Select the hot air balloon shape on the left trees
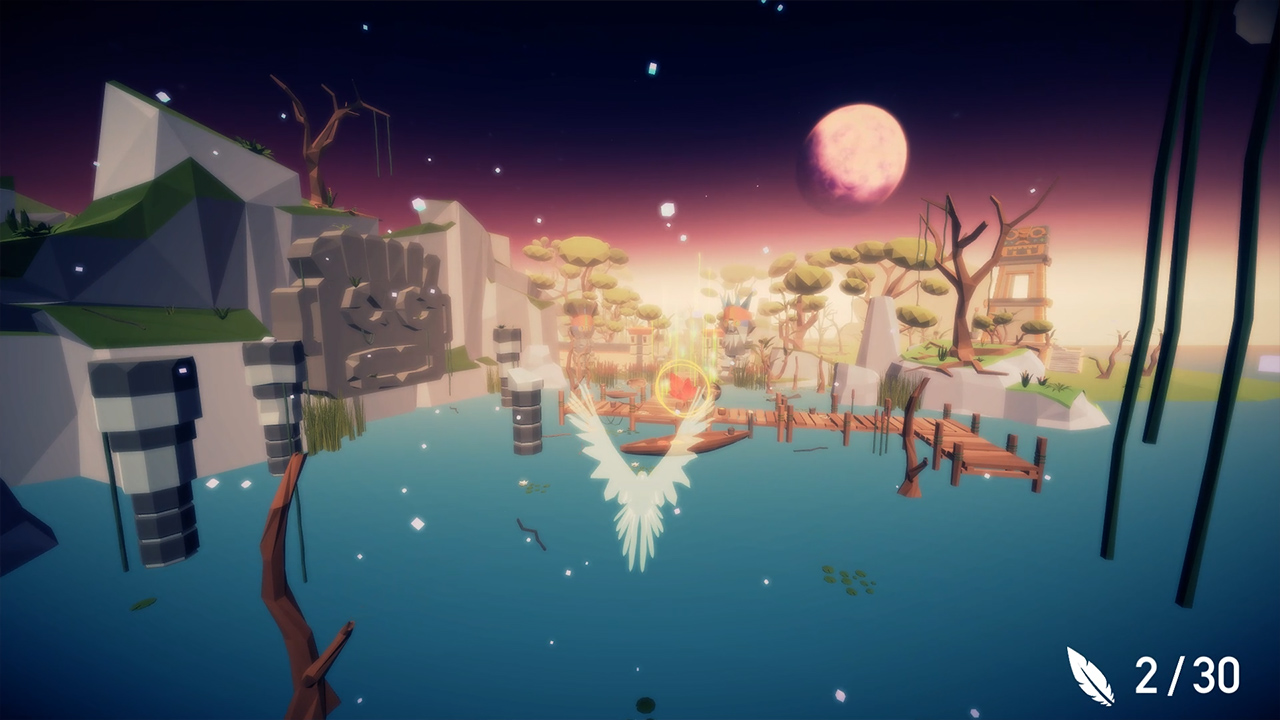This screenshot has width=1280, height=720. (585, 318)
